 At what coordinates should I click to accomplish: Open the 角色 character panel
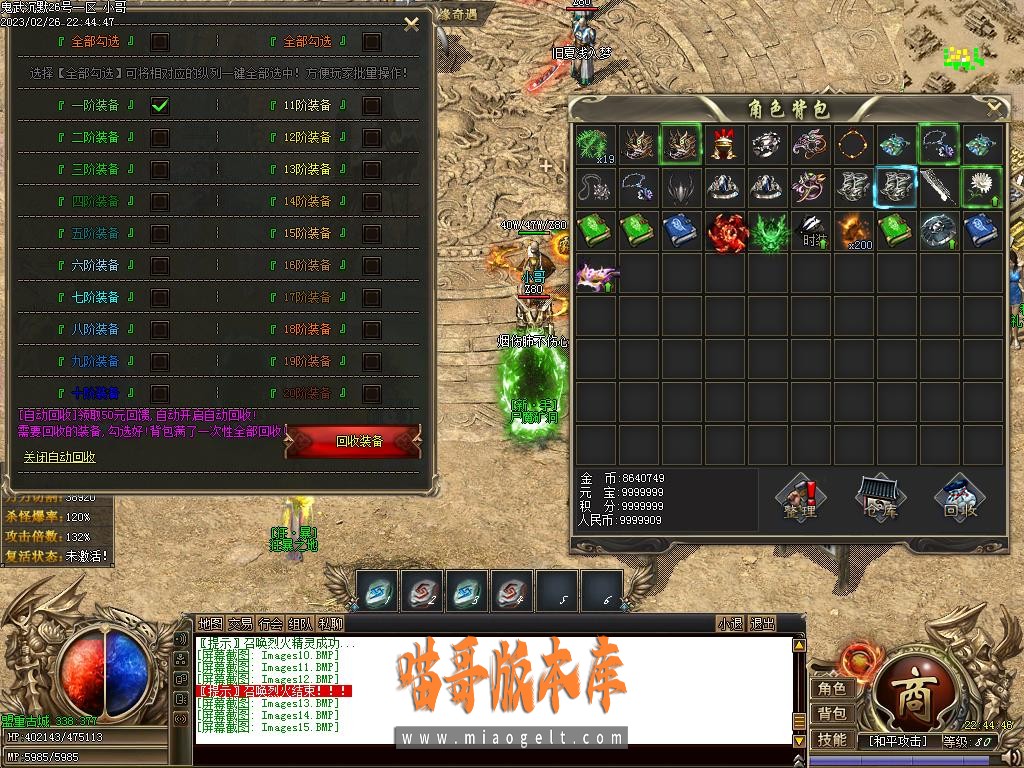[832, 688]
